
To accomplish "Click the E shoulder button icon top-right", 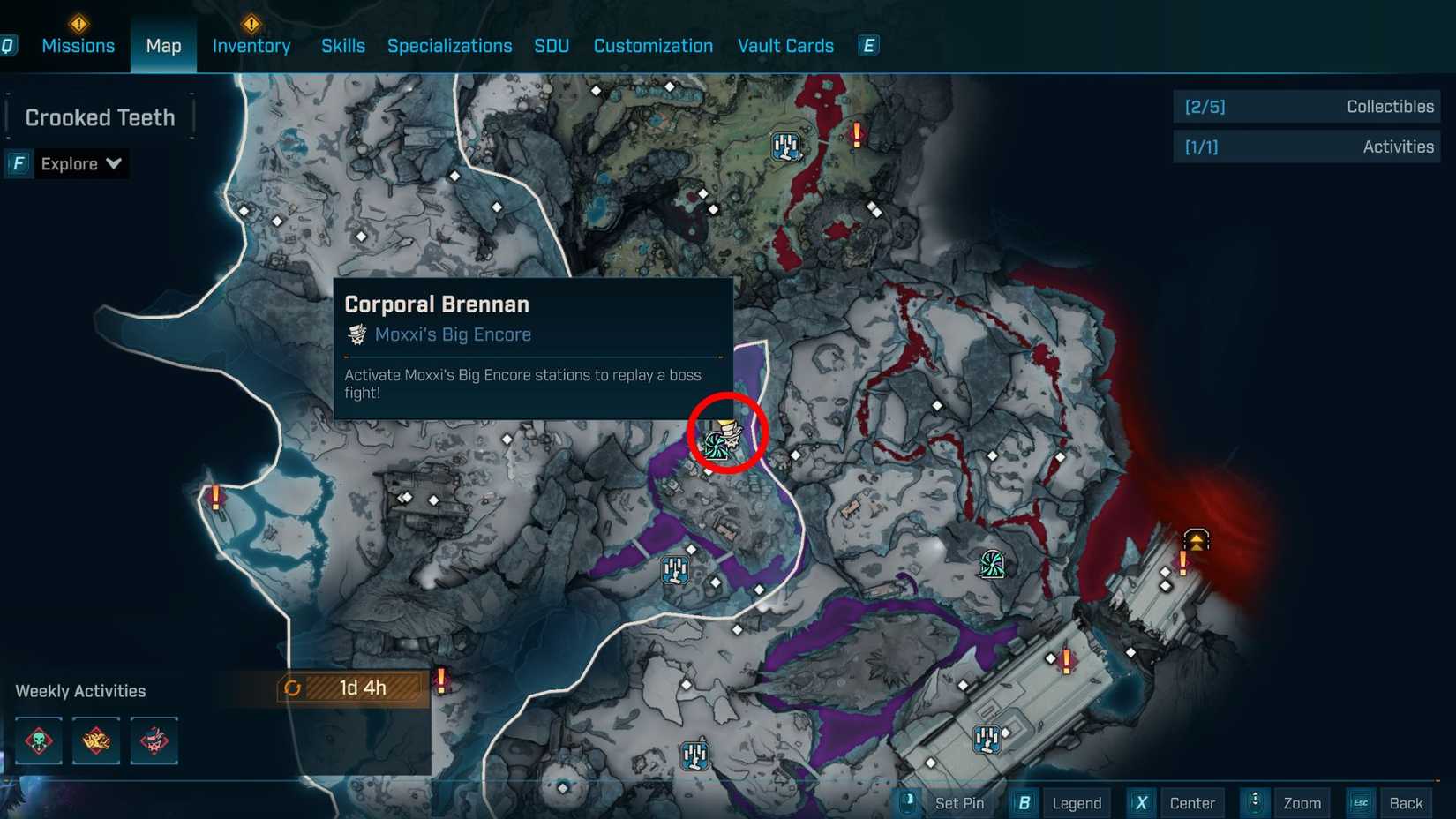I will [867, 45].
